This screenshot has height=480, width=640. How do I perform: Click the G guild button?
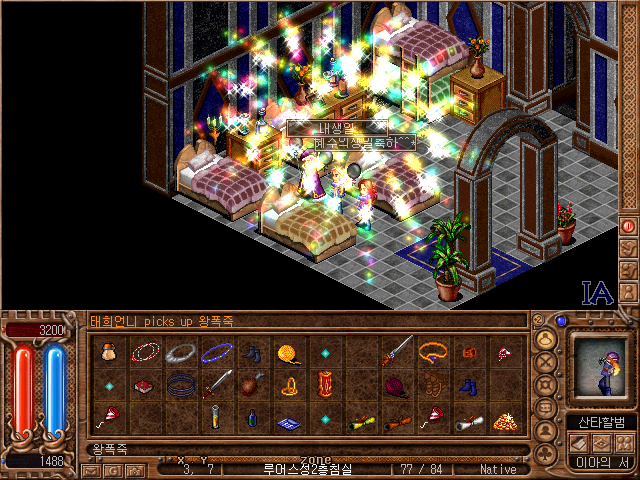tap(113, 469)
